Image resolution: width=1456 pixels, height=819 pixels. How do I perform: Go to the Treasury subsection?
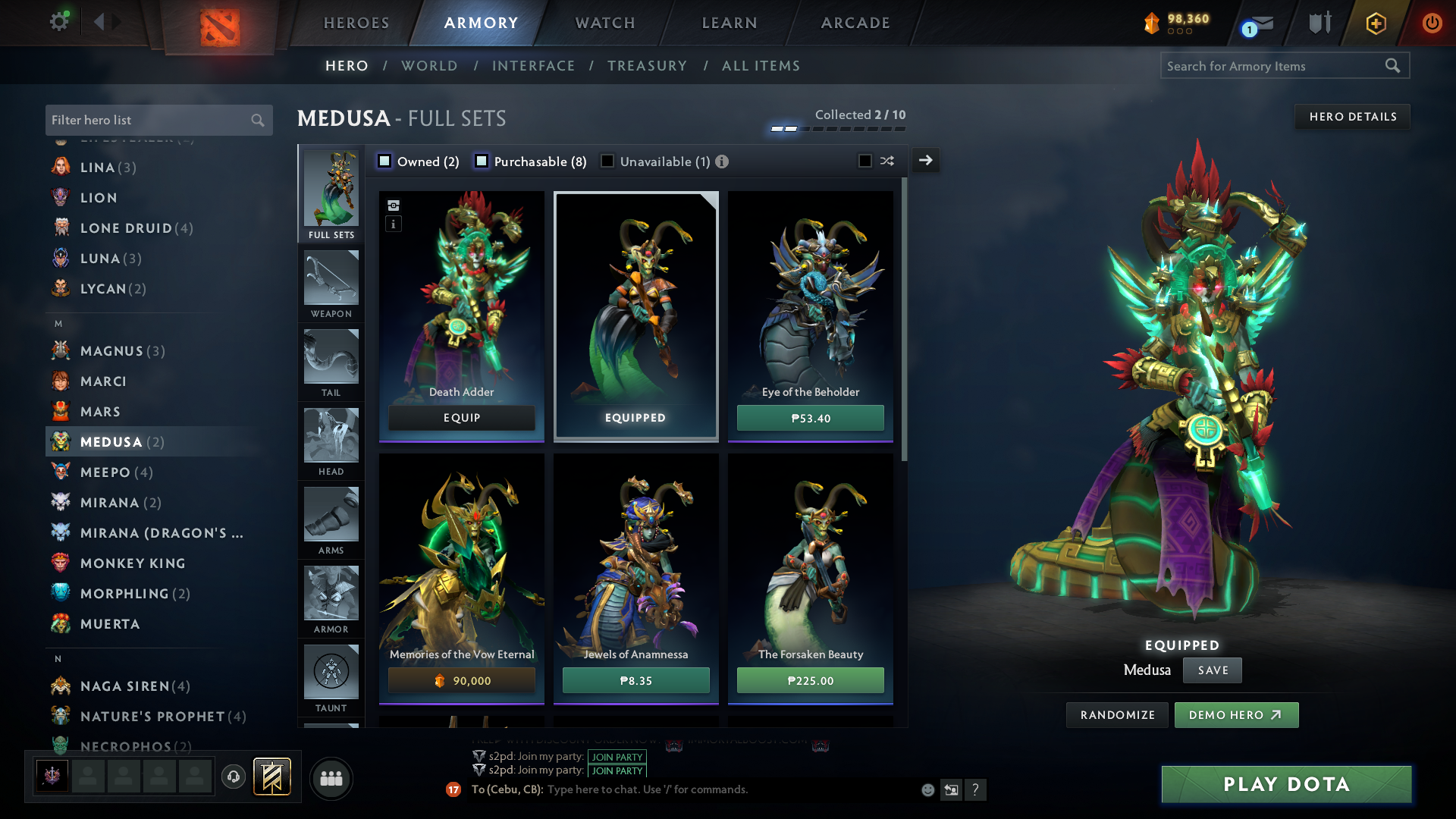point(647,66)
